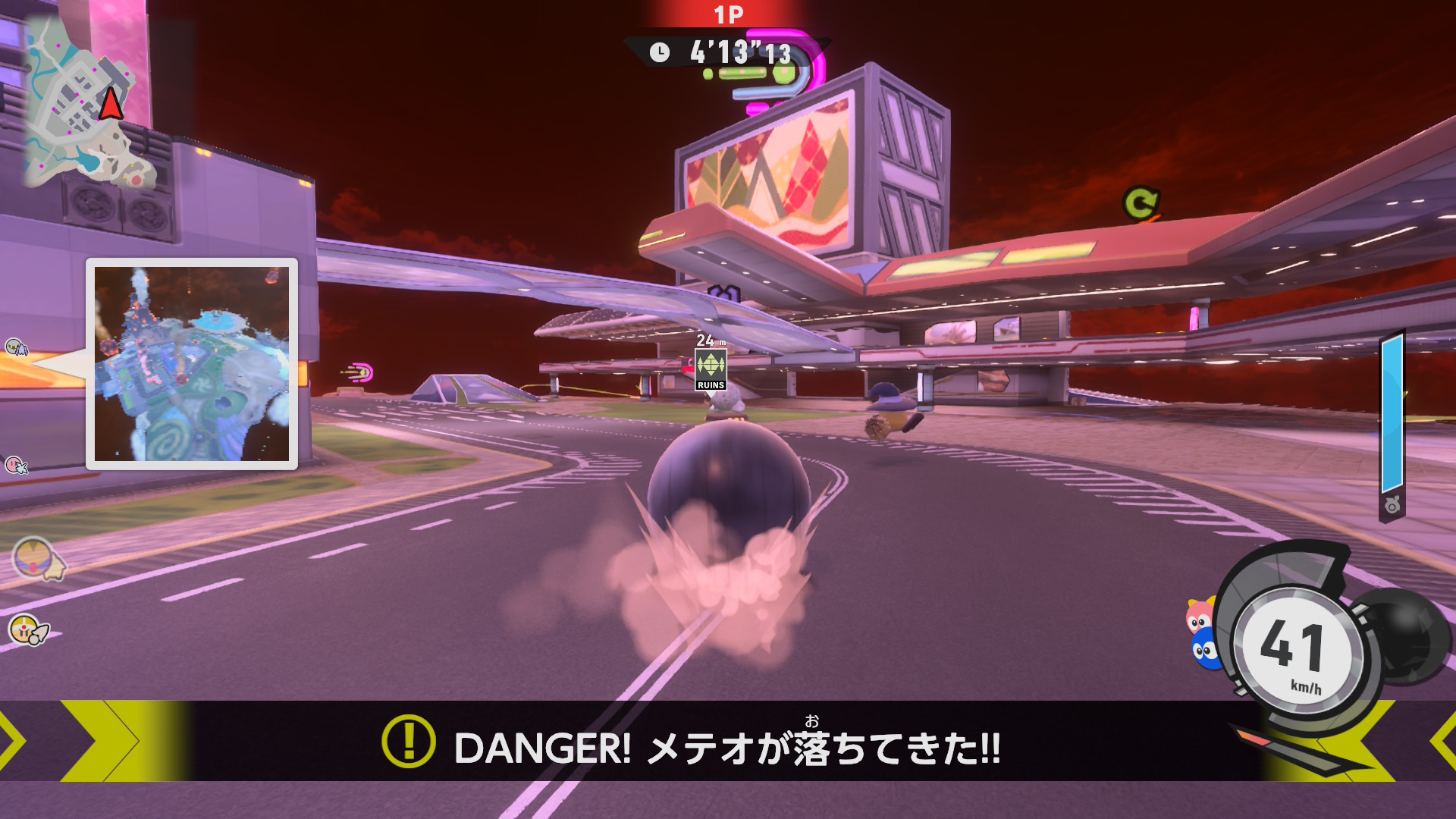Click the blue round creature icon

click(1203, 651)
